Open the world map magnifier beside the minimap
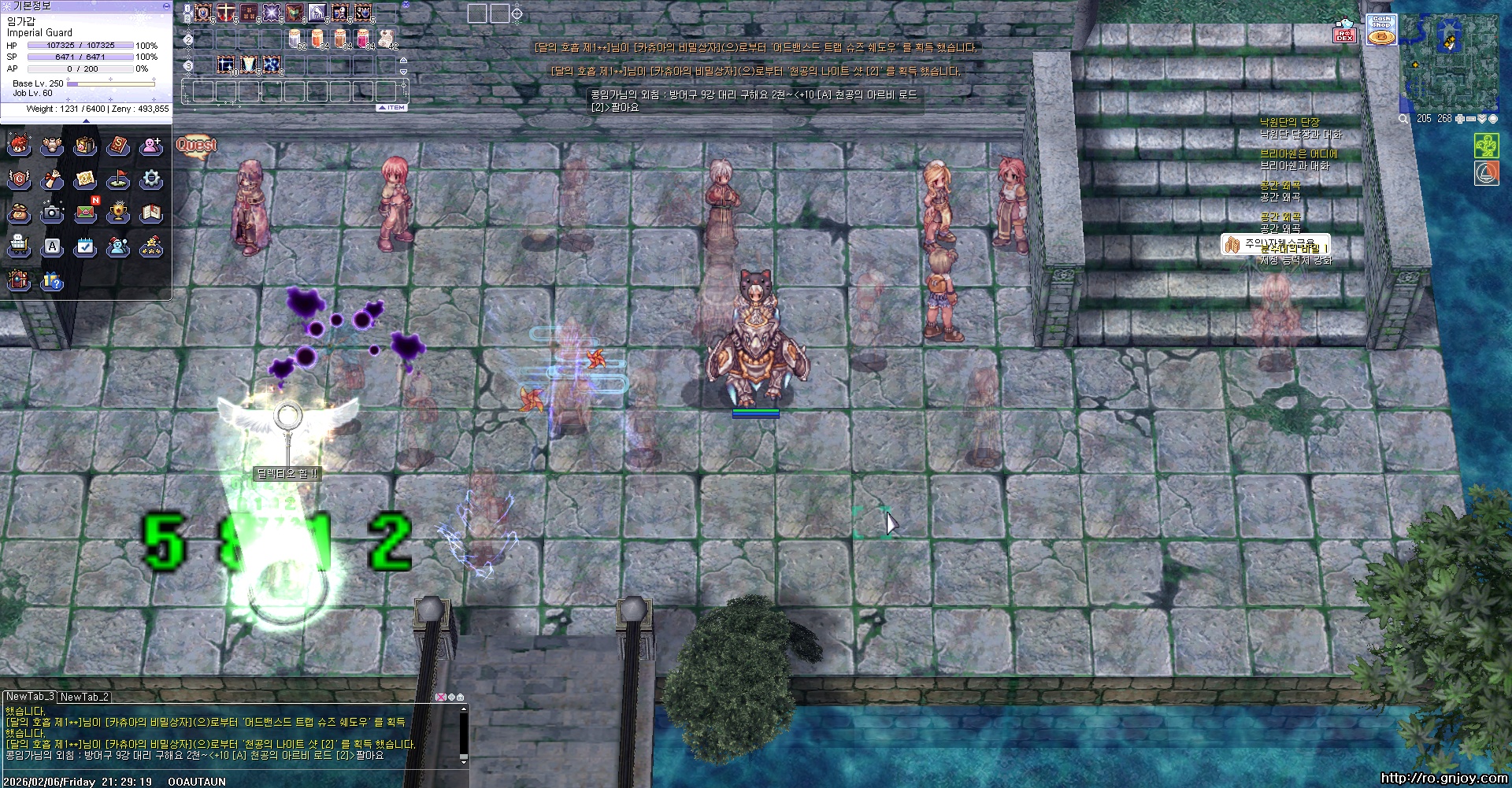This screenshot has height=788, width=1512. click(1403, 119)
